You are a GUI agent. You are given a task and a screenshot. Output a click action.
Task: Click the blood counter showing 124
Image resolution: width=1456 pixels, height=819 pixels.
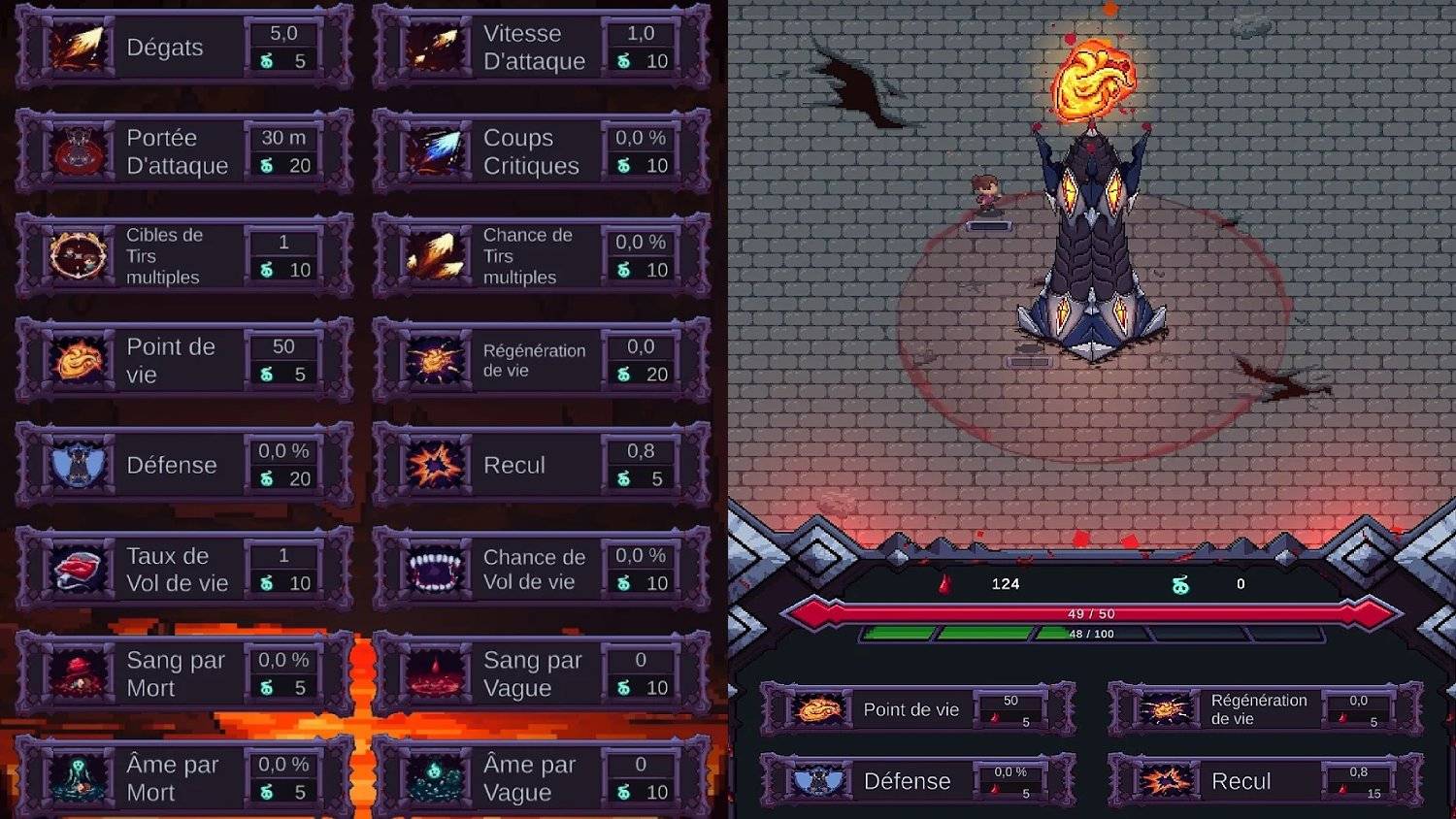point(1007,584)
